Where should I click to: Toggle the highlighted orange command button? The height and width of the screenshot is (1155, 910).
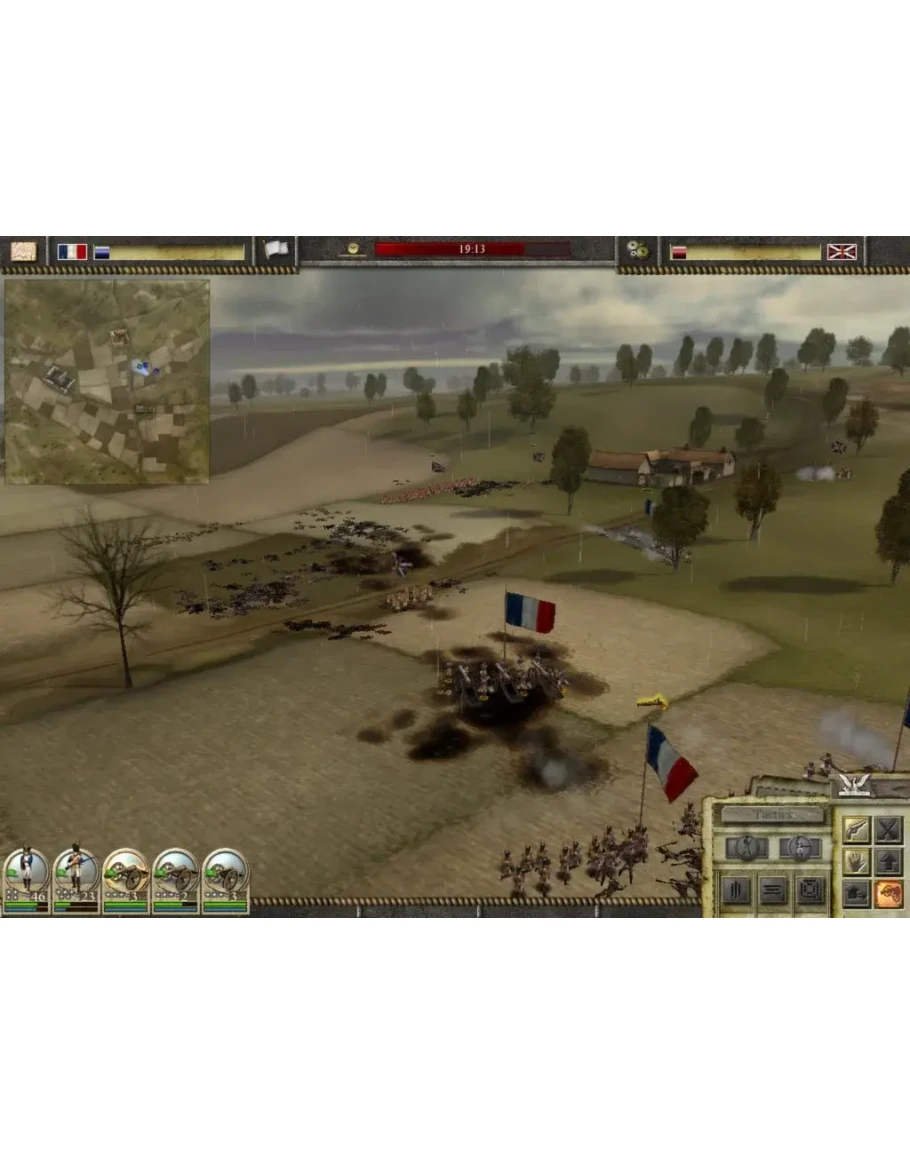888,893
